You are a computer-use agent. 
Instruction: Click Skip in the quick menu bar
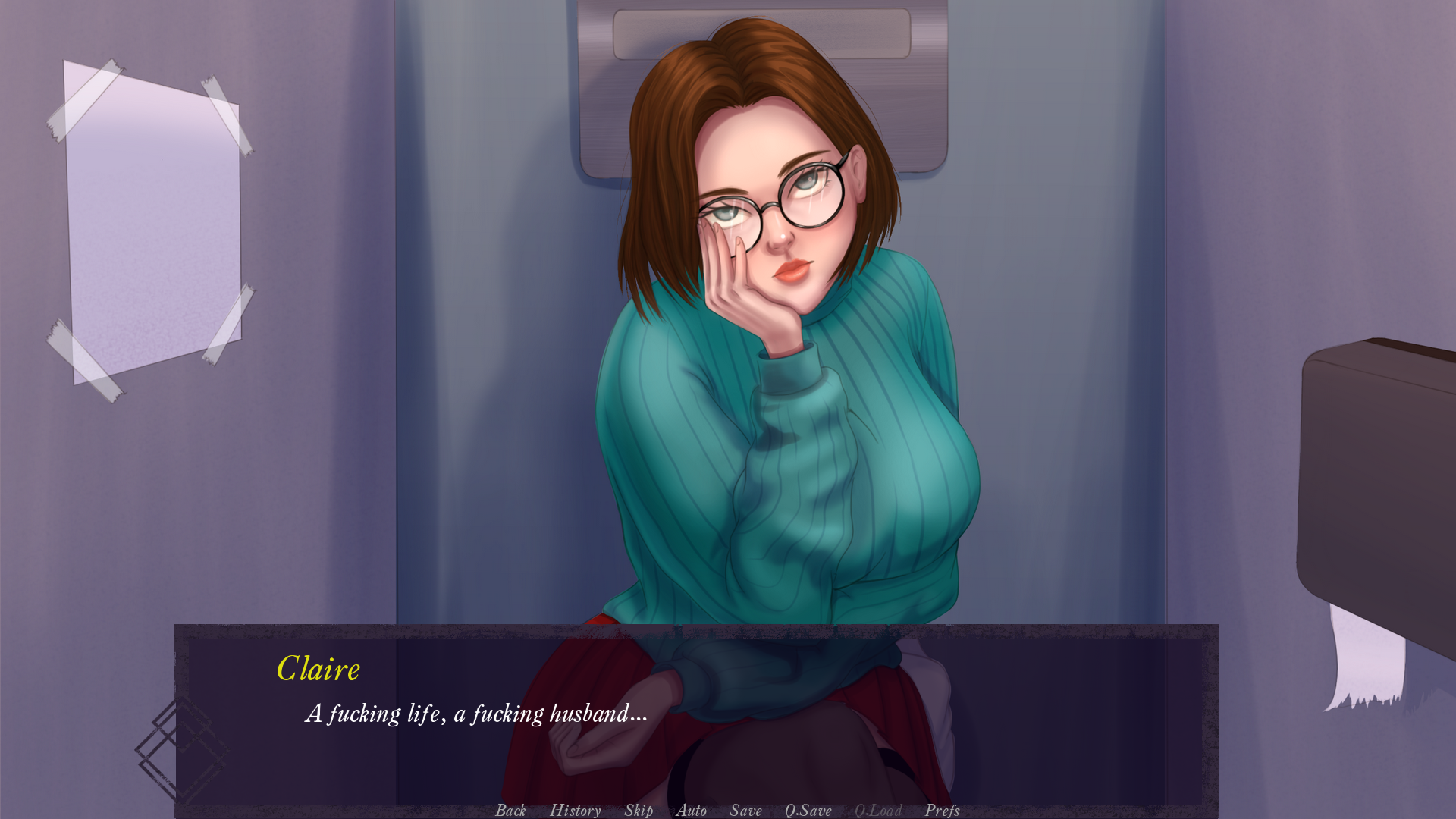click(x=638, y=810)
